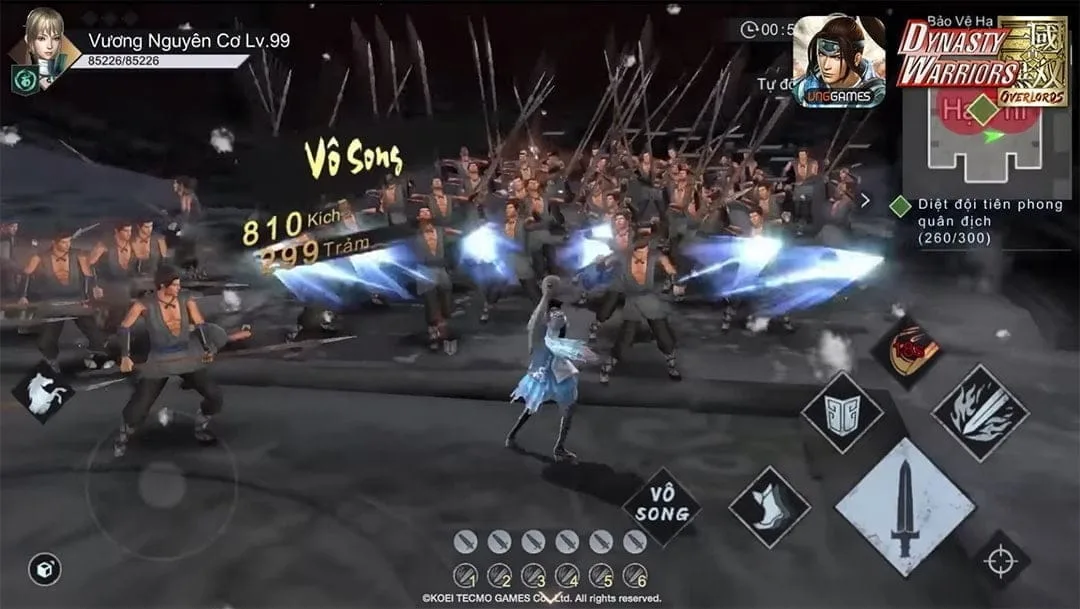1080x609 pixels.
Task: Click the green emblem below the portrait
Action: (x=25, y=80)
